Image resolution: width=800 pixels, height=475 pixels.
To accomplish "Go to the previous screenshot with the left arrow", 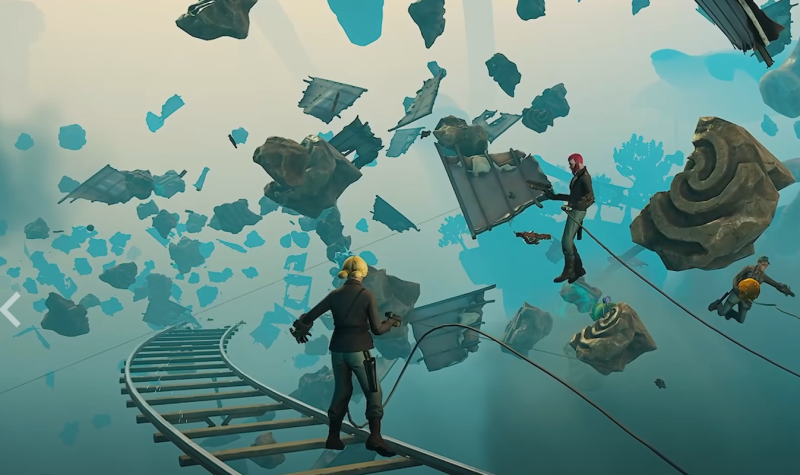I will point(10,309).
